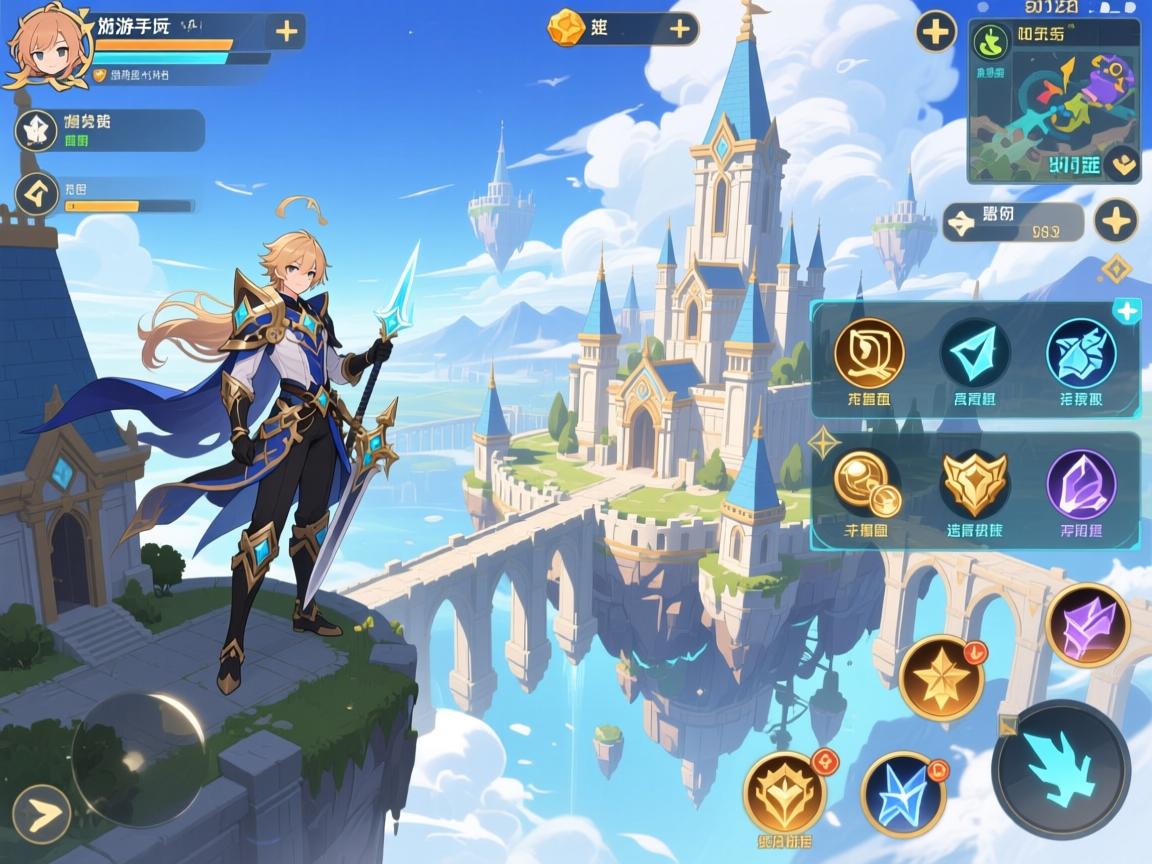1152x864 pixels.
Task: Click the small teal plus on the panel corner
Action: coord(1126,311)
